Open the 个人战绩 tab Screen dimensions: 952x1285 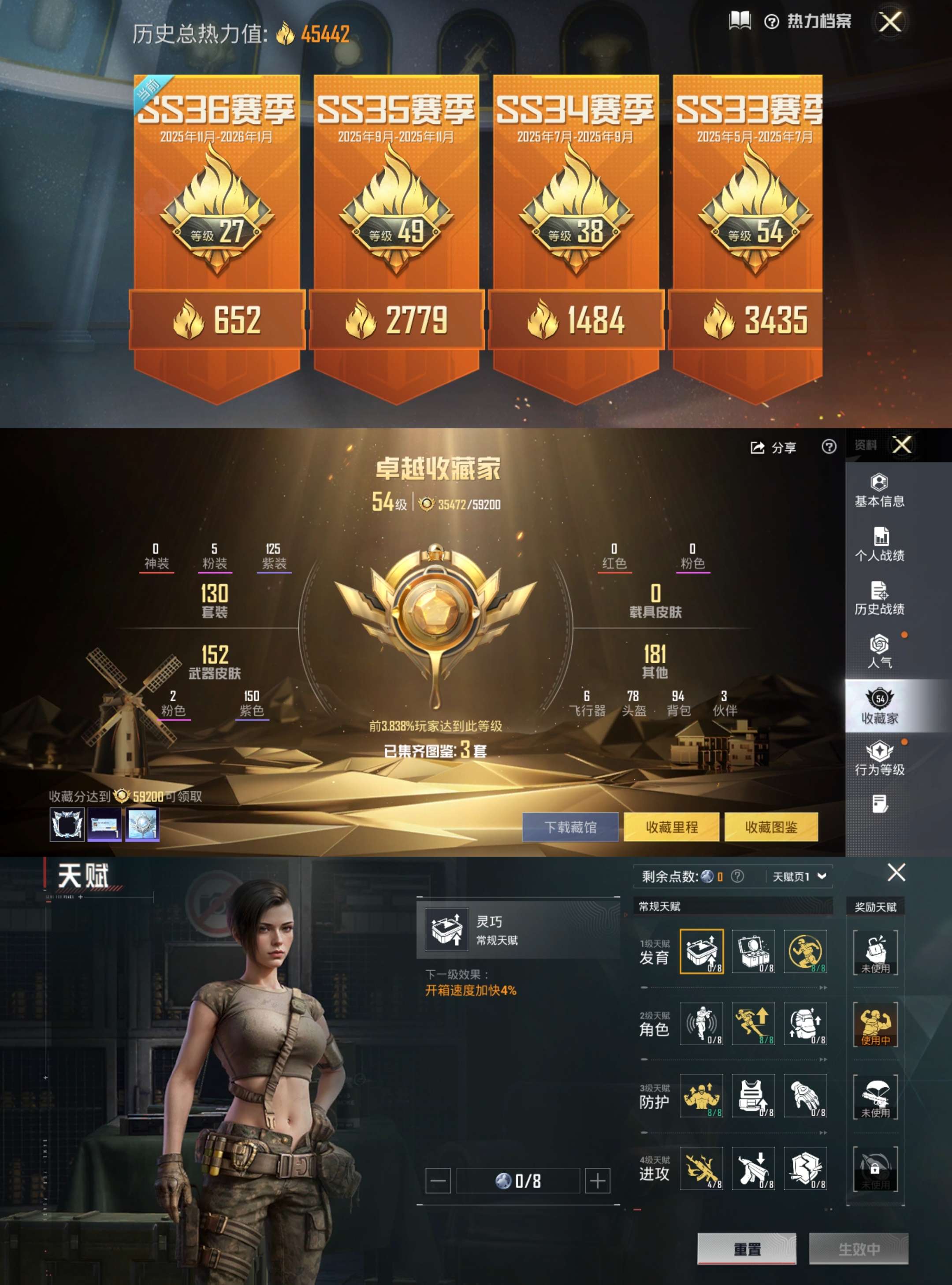[x=879, y=544]
